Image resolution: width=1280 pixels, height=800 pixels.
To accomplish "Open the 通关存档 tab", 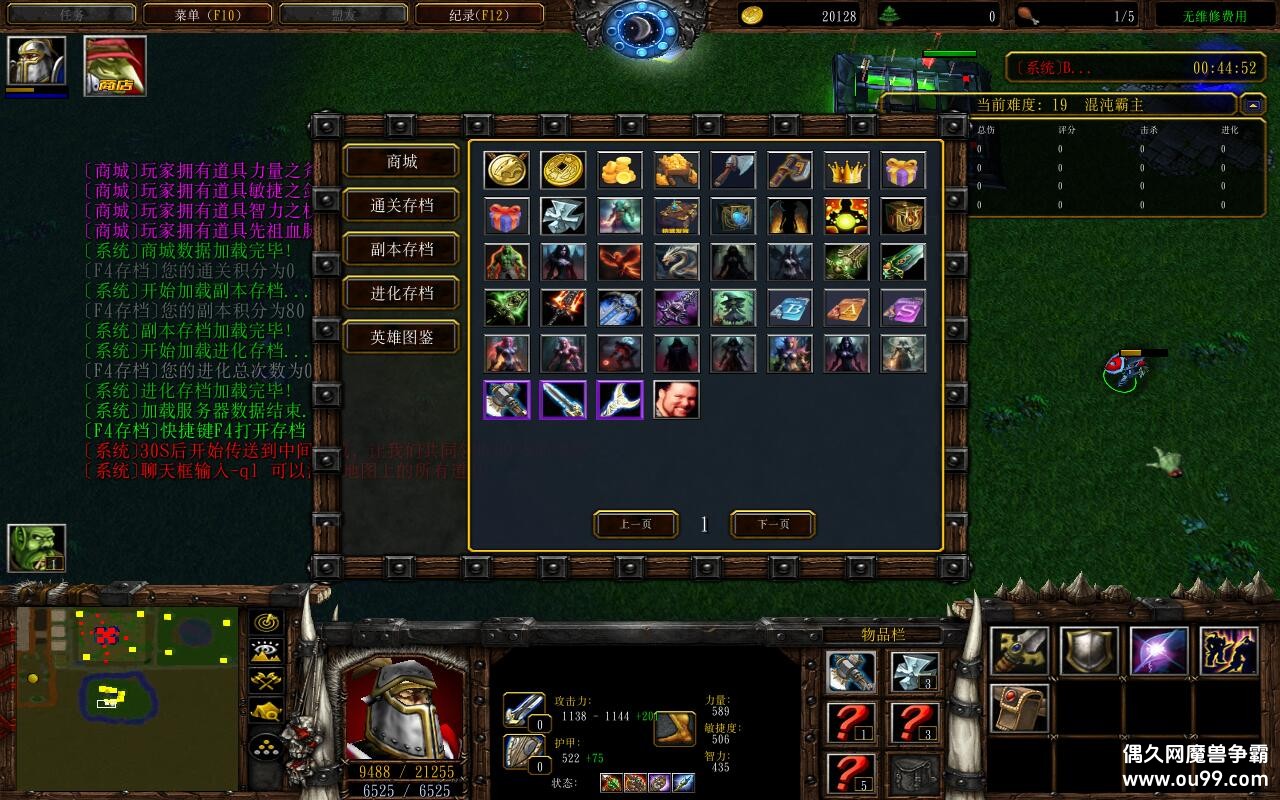I will pos(401,206).
